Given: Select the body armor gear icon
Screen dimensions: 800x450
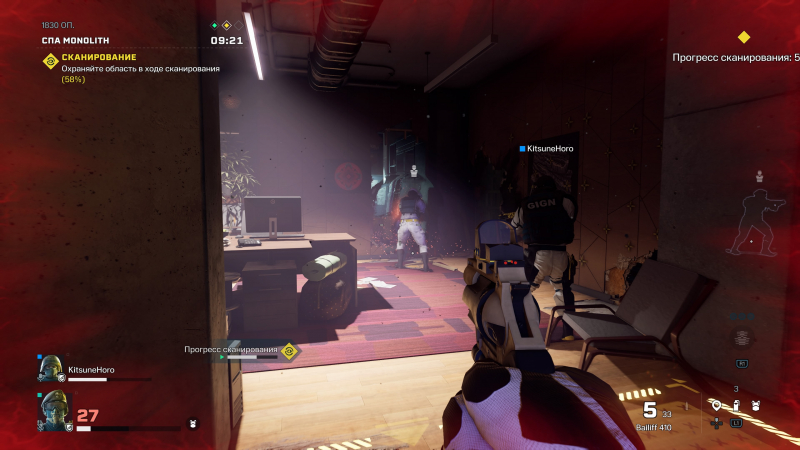Looking at the screenshot, I should [x=756, y=406].
